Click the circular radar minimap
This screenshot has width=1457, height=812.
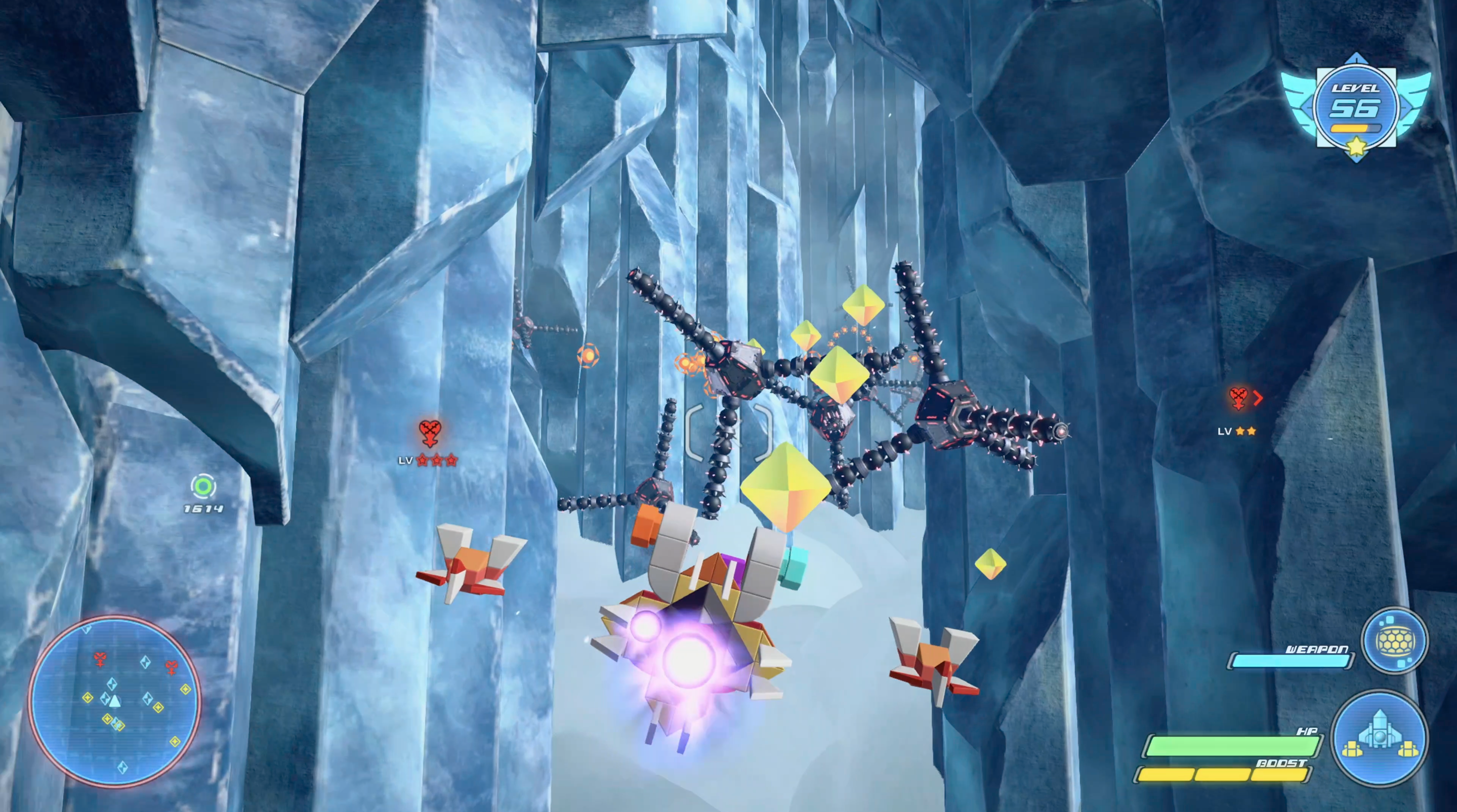115,701
